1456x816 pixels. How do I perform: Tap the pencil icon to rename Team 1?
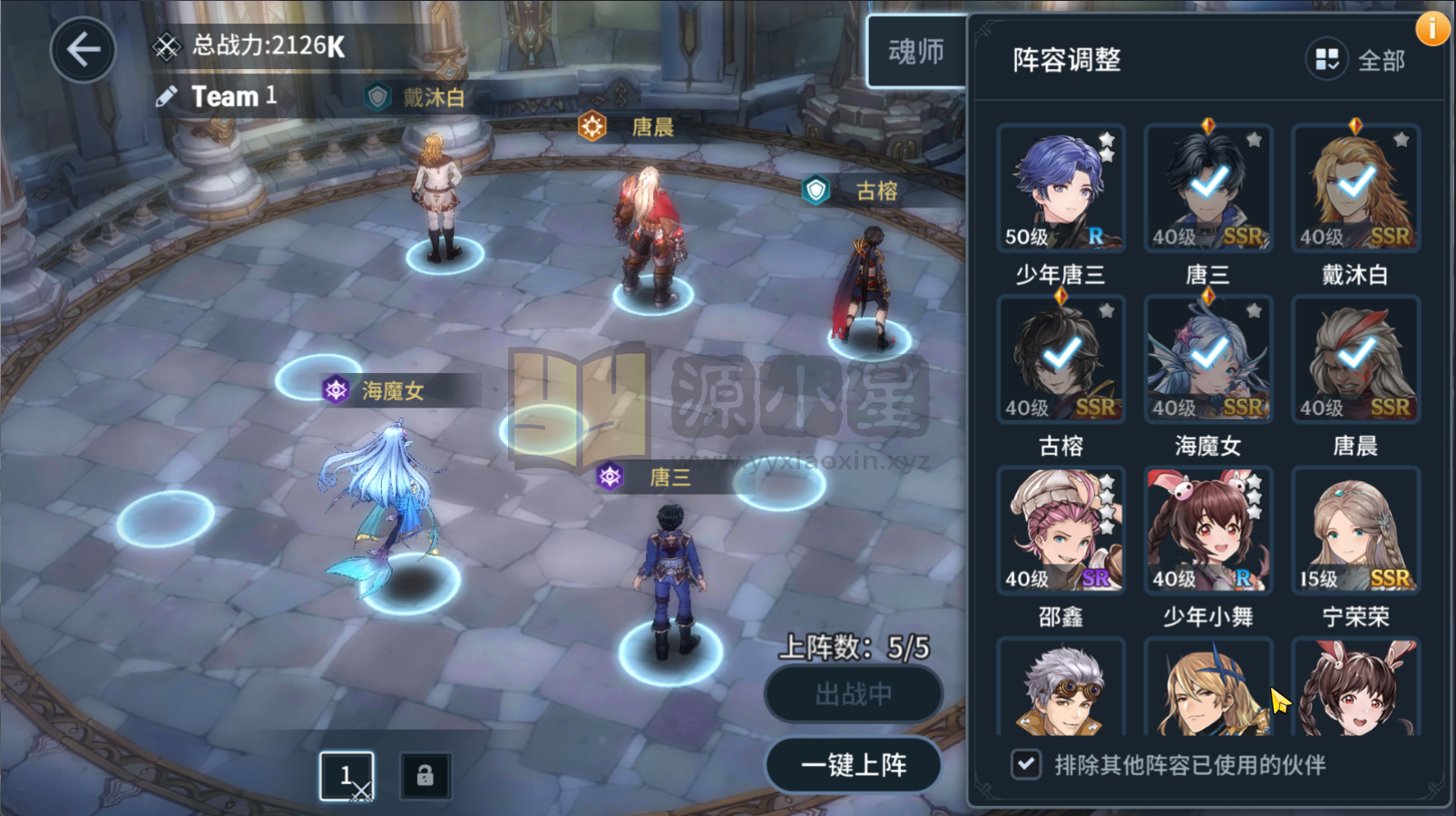click(x=166, y=95)
